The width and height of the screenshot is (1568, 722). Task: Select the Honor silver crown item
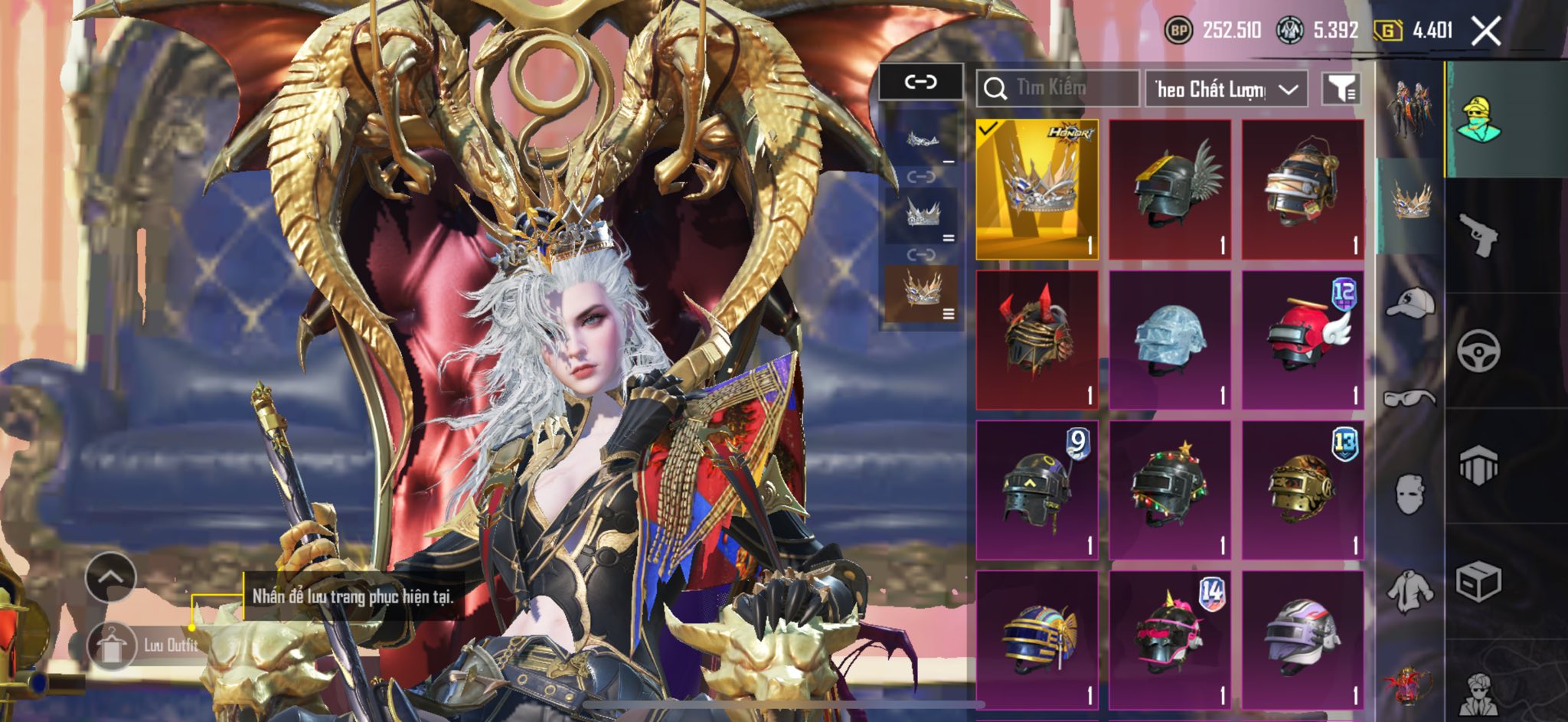tap(1037, 189)
